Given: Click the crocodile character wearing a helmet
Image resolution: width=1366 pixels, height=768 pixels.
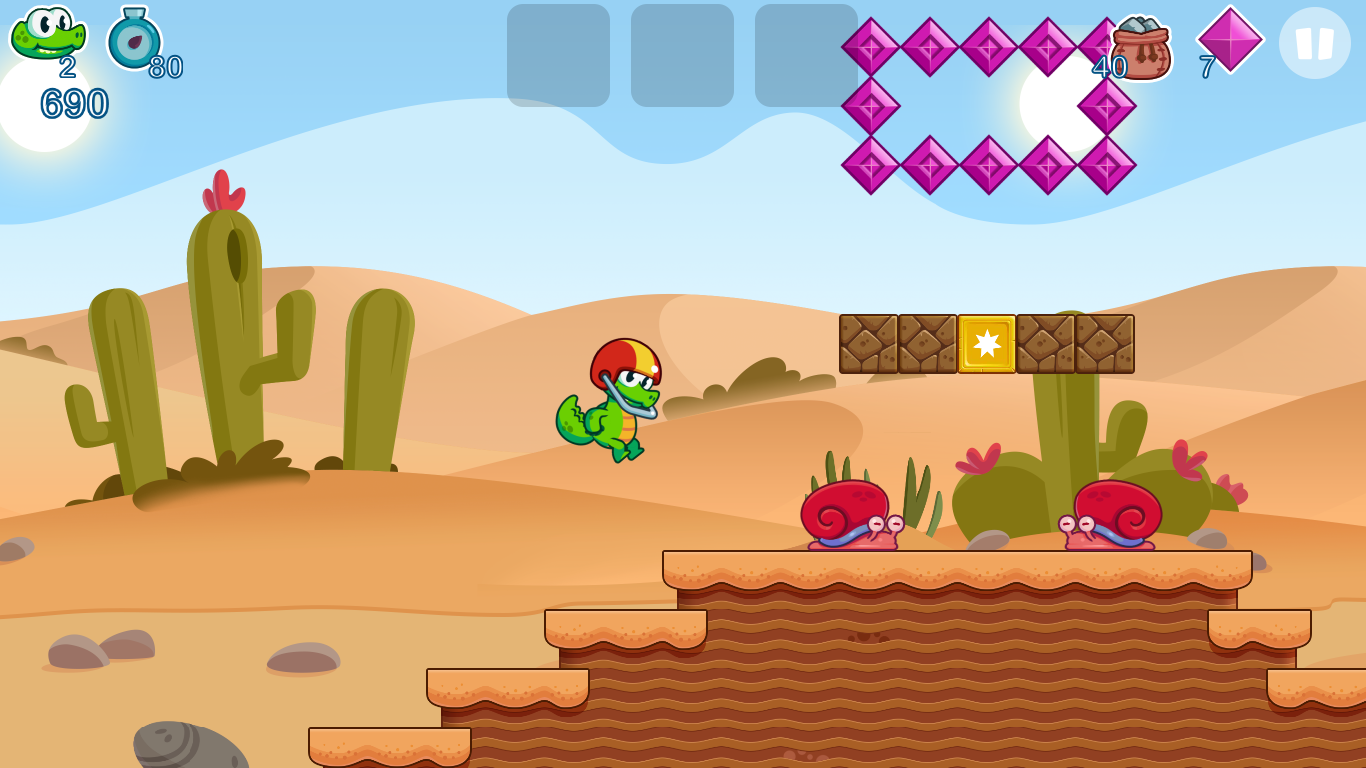Looking at the screenshot, I should point(620,400).
